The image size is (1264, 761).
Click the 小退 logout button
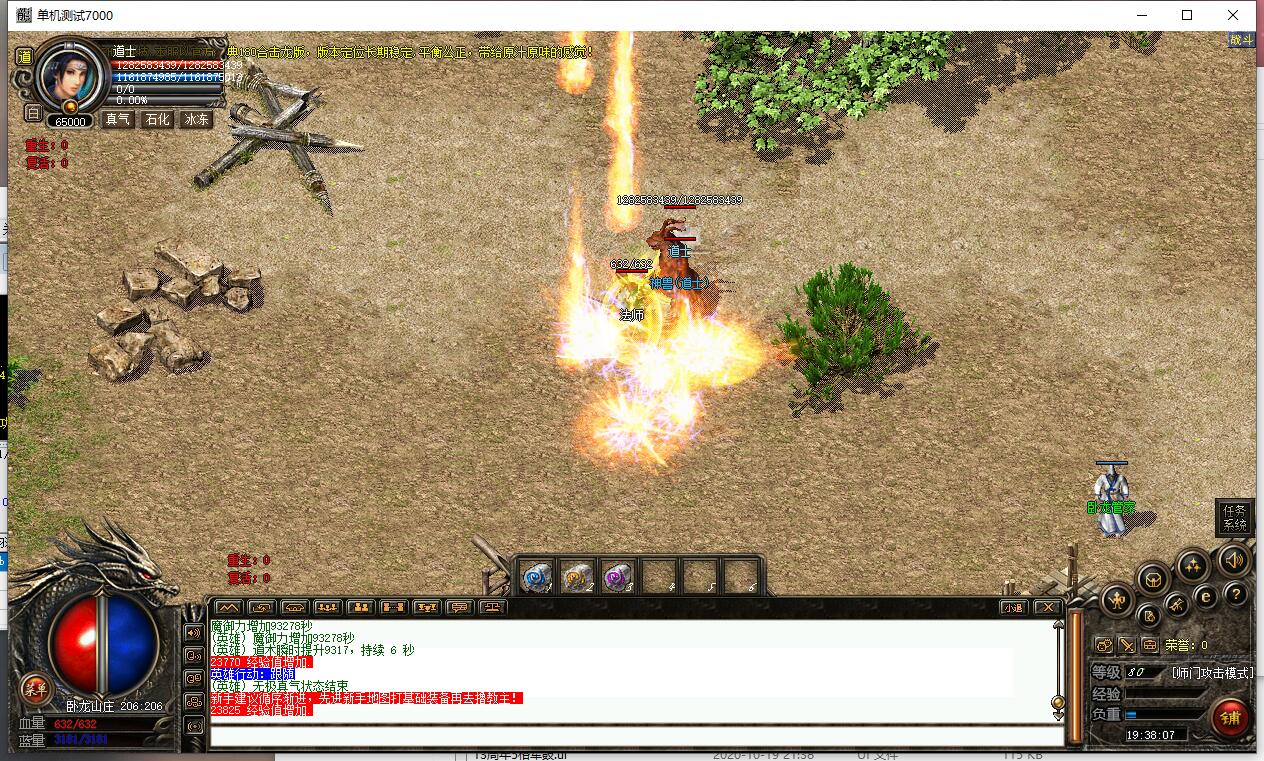pos(1013,607)
